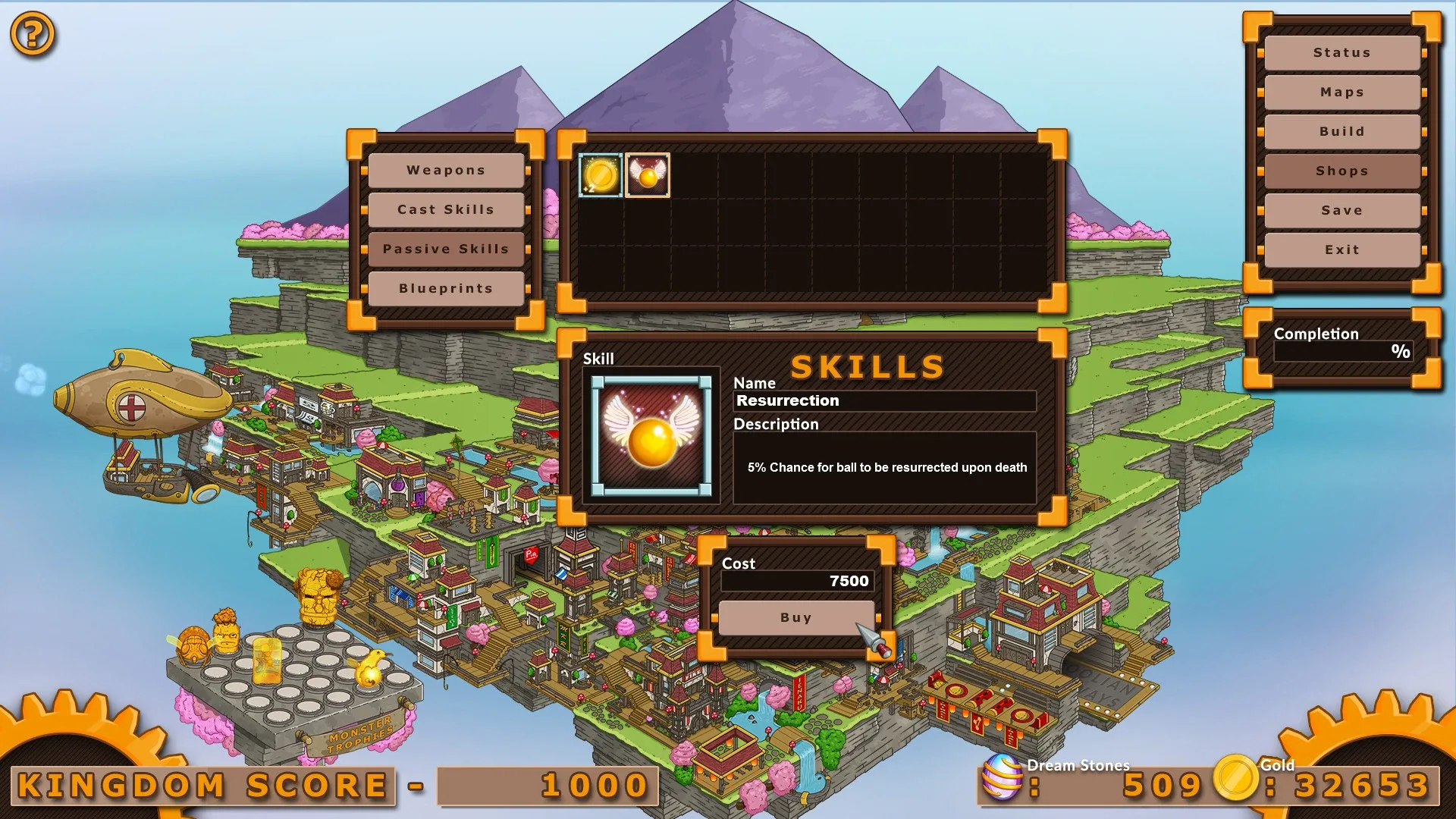Viewport: 1456px width, 819px height.
Task: Open the Maps screen
Action: click(1341, 92)
